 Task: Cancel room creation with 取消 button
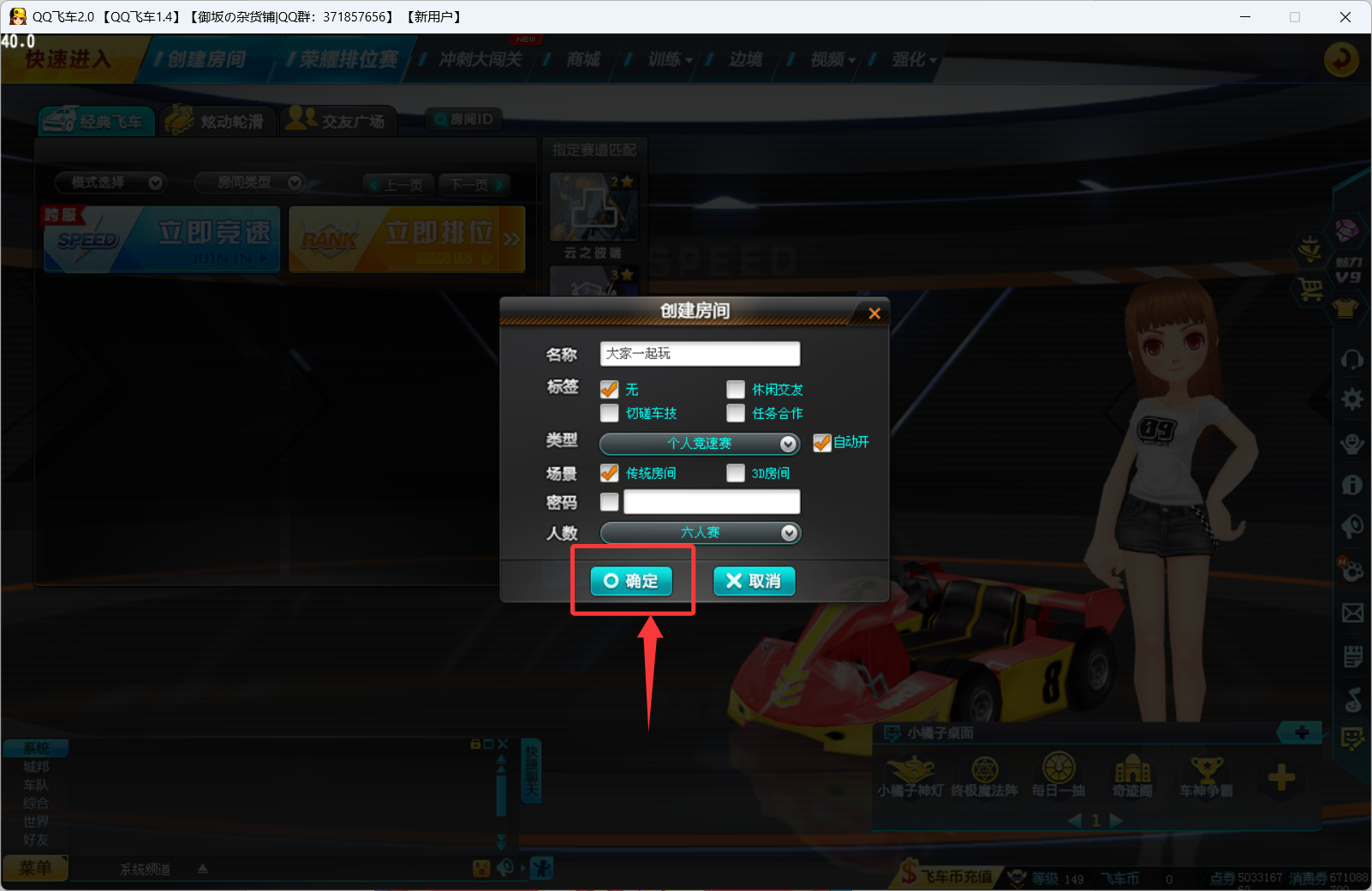pos(754,581)
